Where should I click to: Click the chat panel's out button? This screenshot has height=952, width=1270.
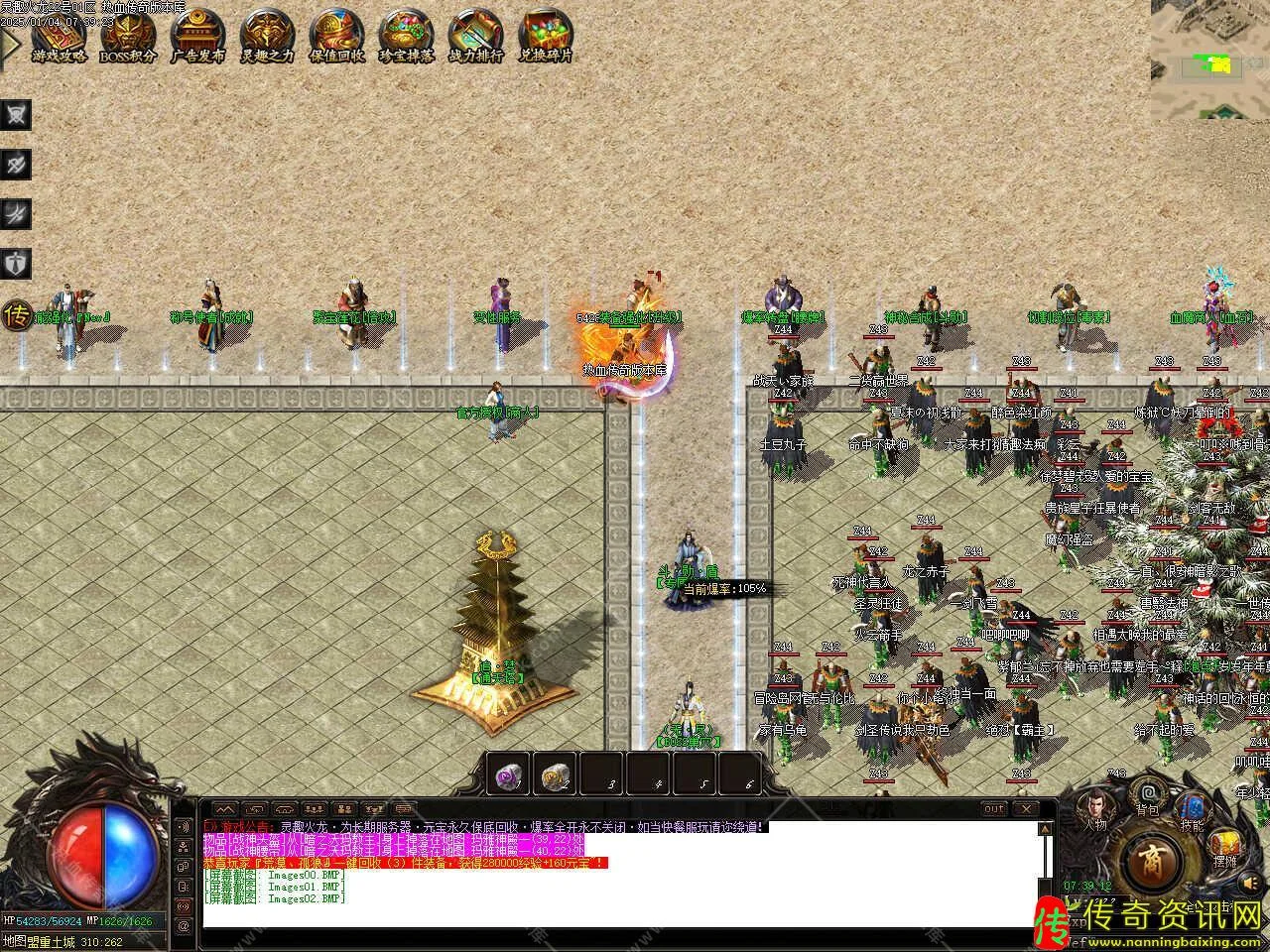tap(993, 808)
